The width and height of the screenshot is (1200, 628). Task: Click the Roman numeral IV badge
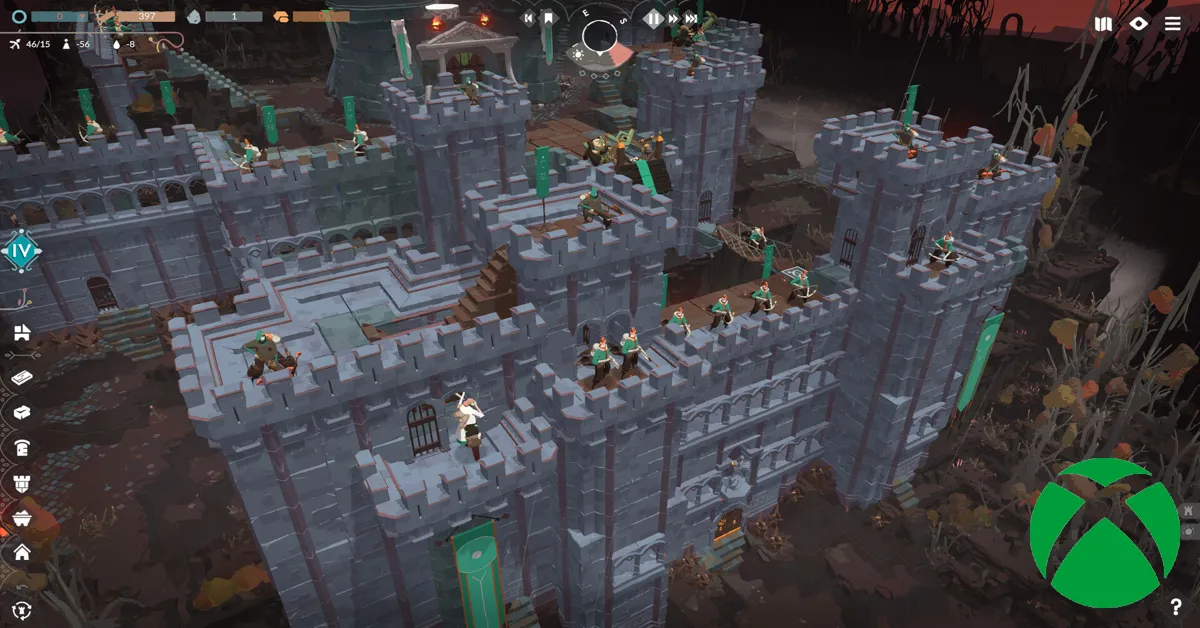click(x=21, y=250)
